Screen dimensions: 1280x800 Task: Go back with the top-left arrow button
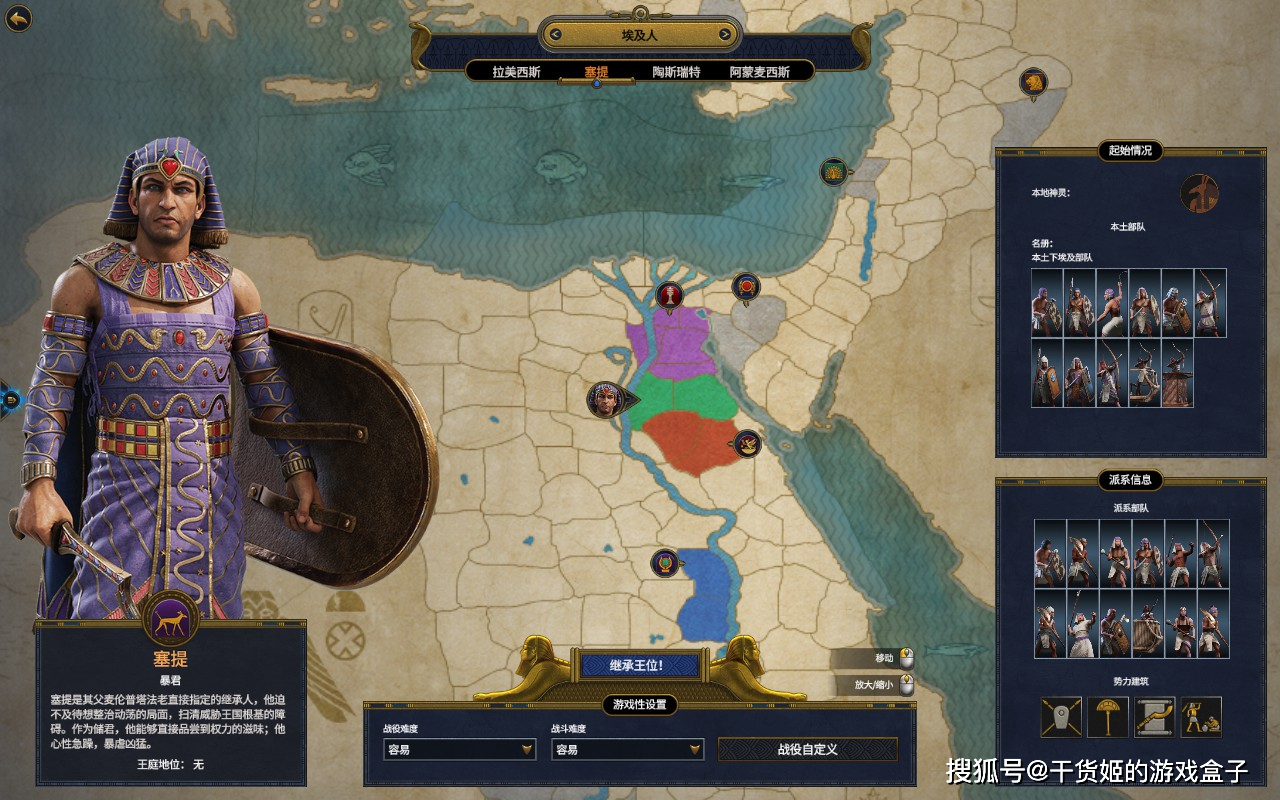18,18
